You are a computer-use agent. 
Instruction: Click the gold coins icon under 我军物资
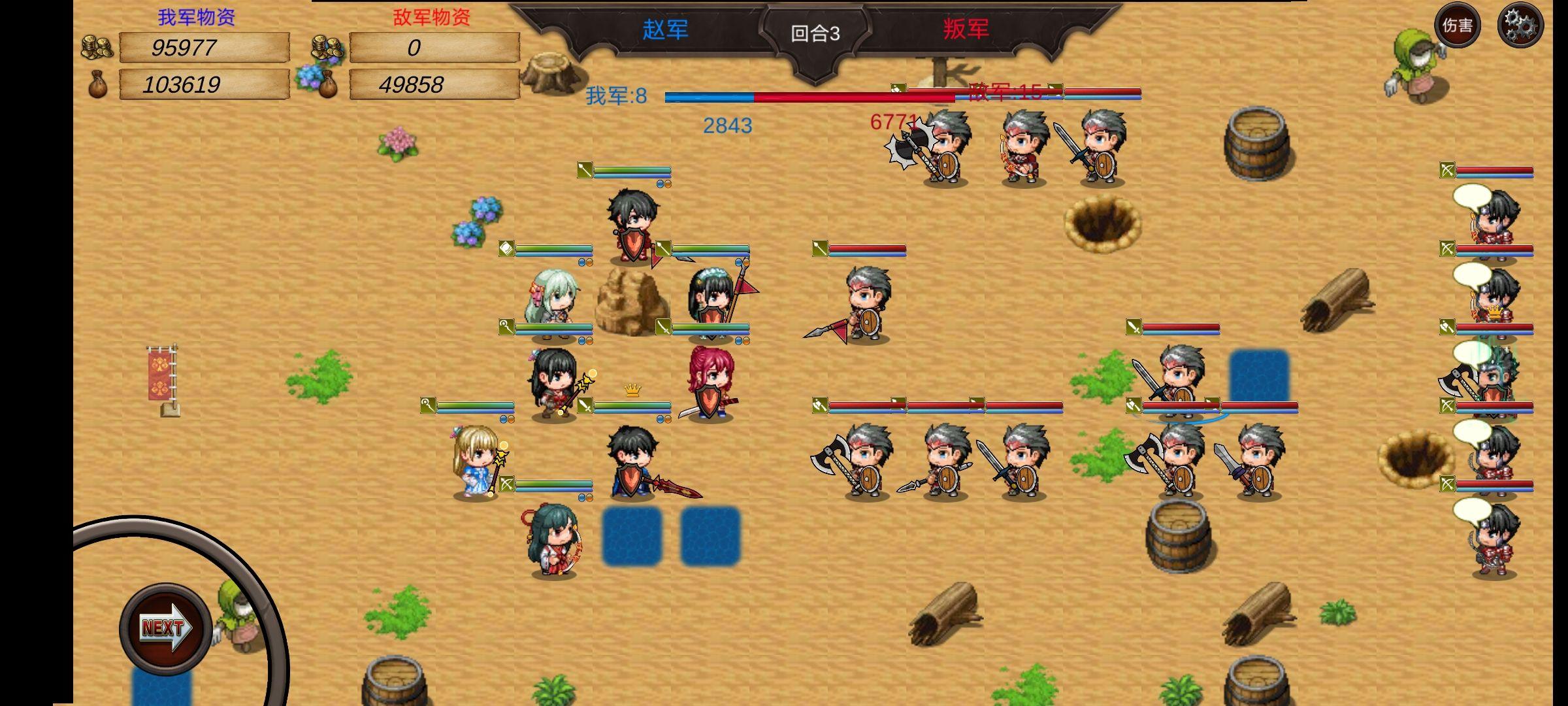click(x=99, y=47)
